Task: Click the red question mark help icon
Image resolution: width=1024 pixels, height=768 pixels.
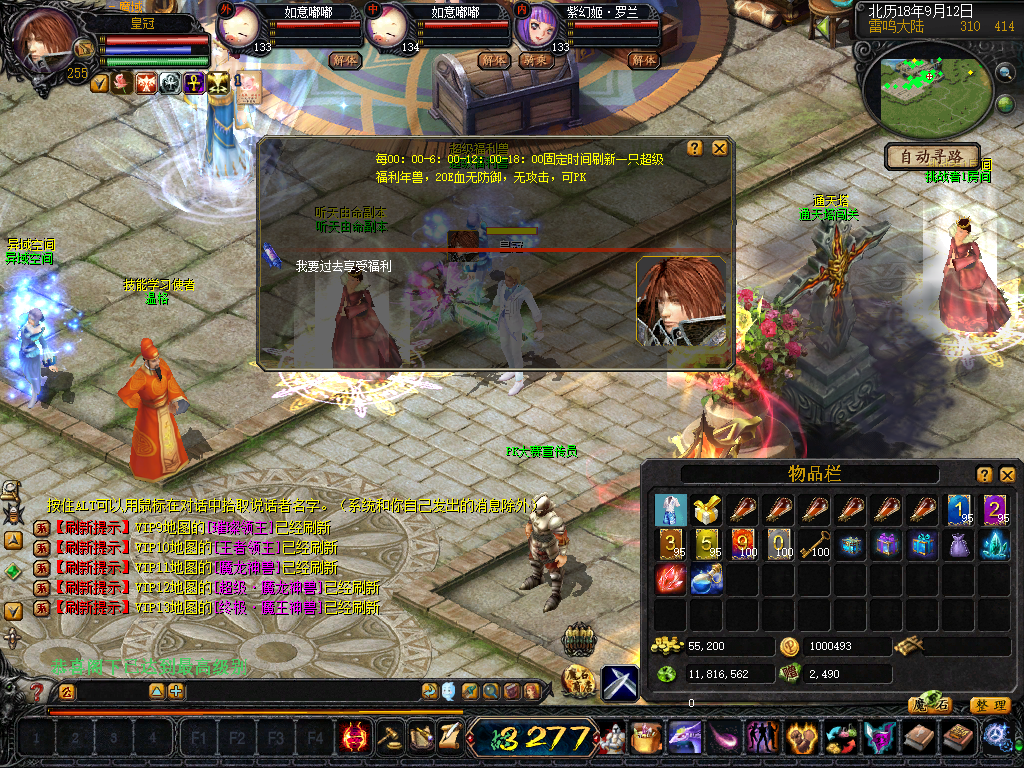Action: point(38,691)
